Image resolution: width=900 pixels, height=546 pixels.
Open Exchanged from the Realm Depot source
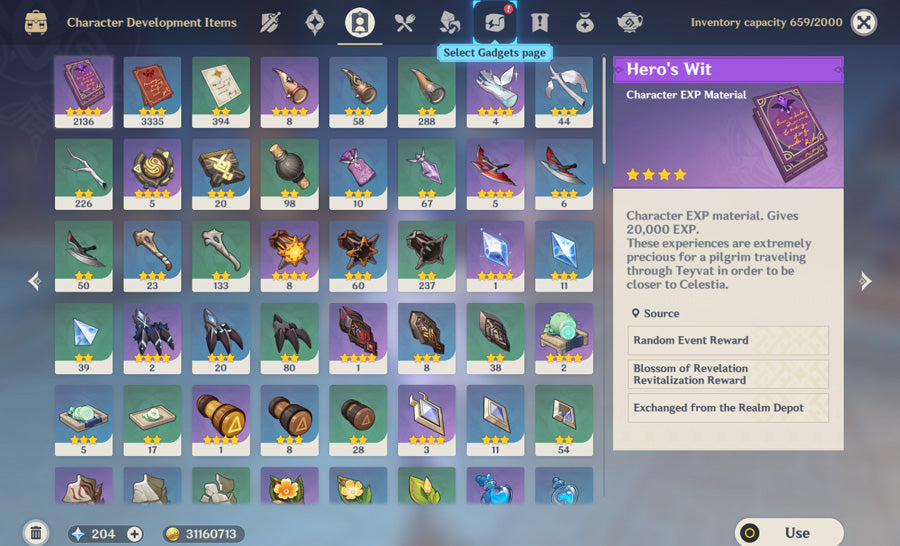point(728,408)
